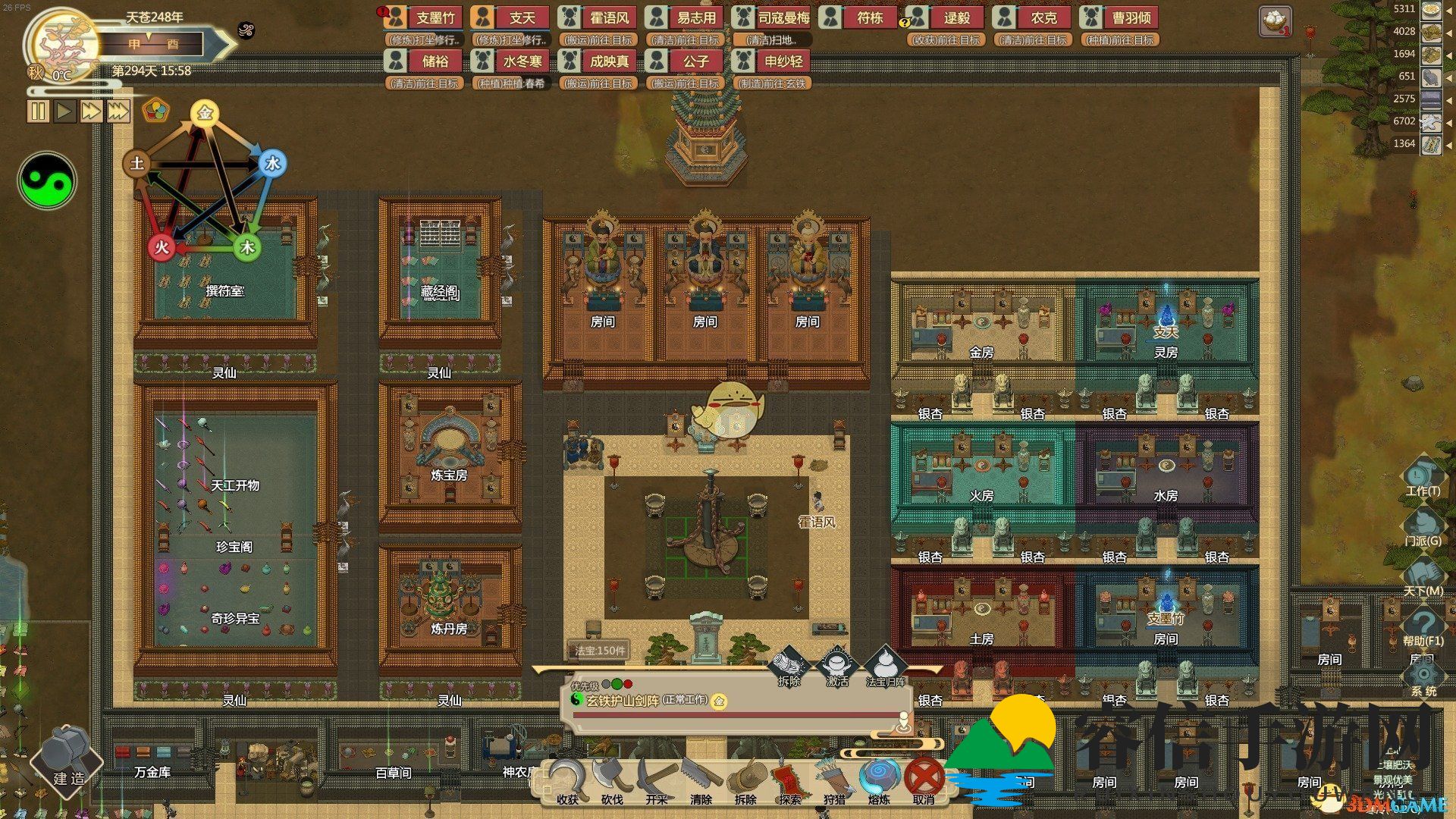Select the 熔炼 smelting tool
Viewport: 1456px width, 819px height.
(x=879, y=780)
